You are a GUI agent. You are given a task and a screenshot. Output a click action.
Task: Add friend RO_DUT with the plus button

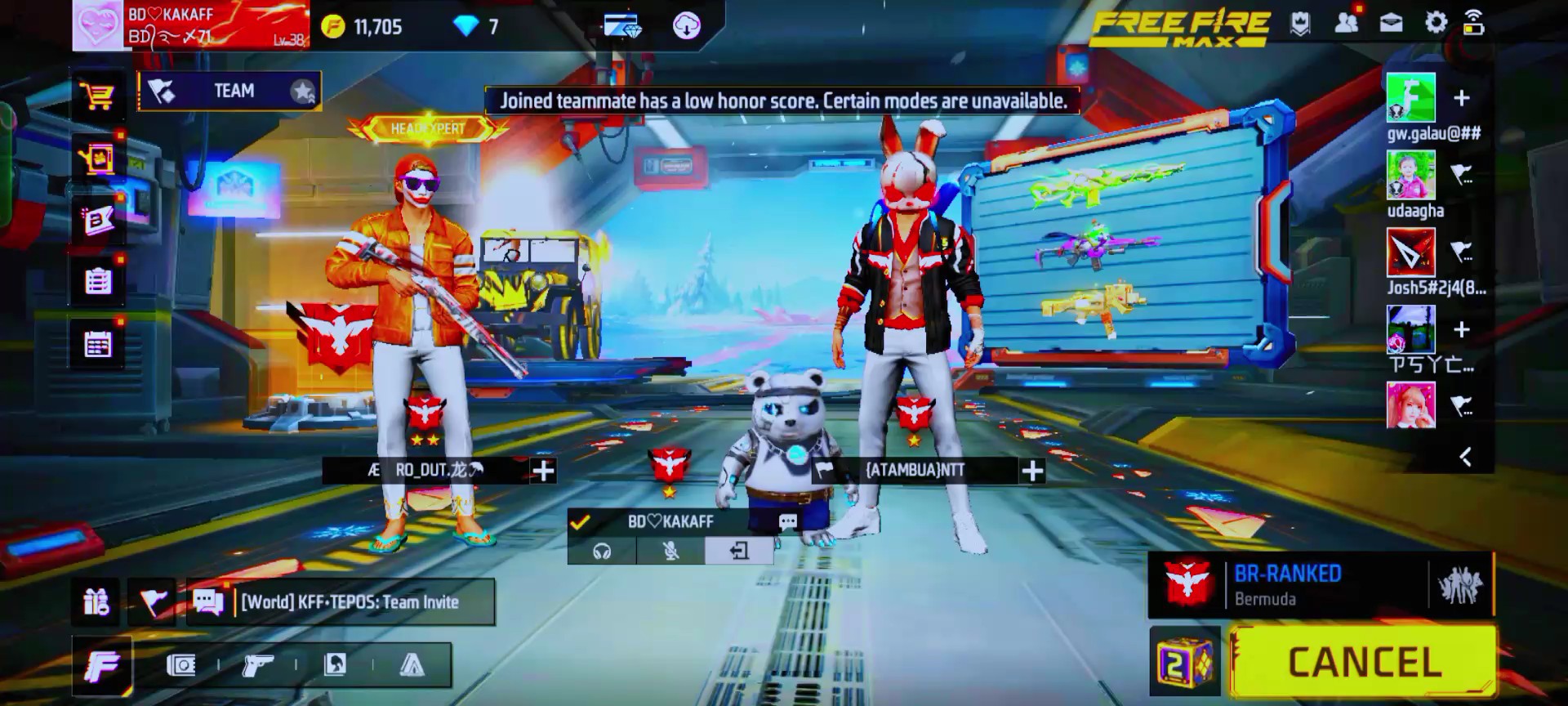click(x=543, y=471)
